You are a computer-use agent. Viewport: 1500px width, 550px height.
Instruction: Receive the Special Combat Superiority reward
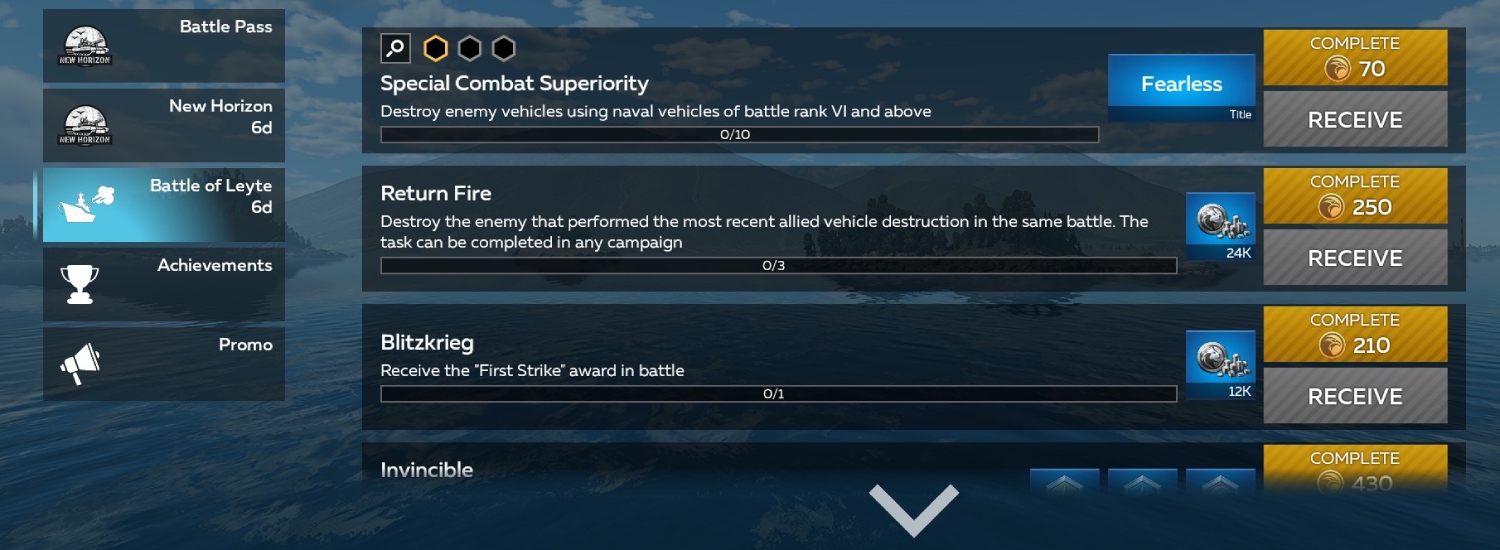pos(1355,120)
